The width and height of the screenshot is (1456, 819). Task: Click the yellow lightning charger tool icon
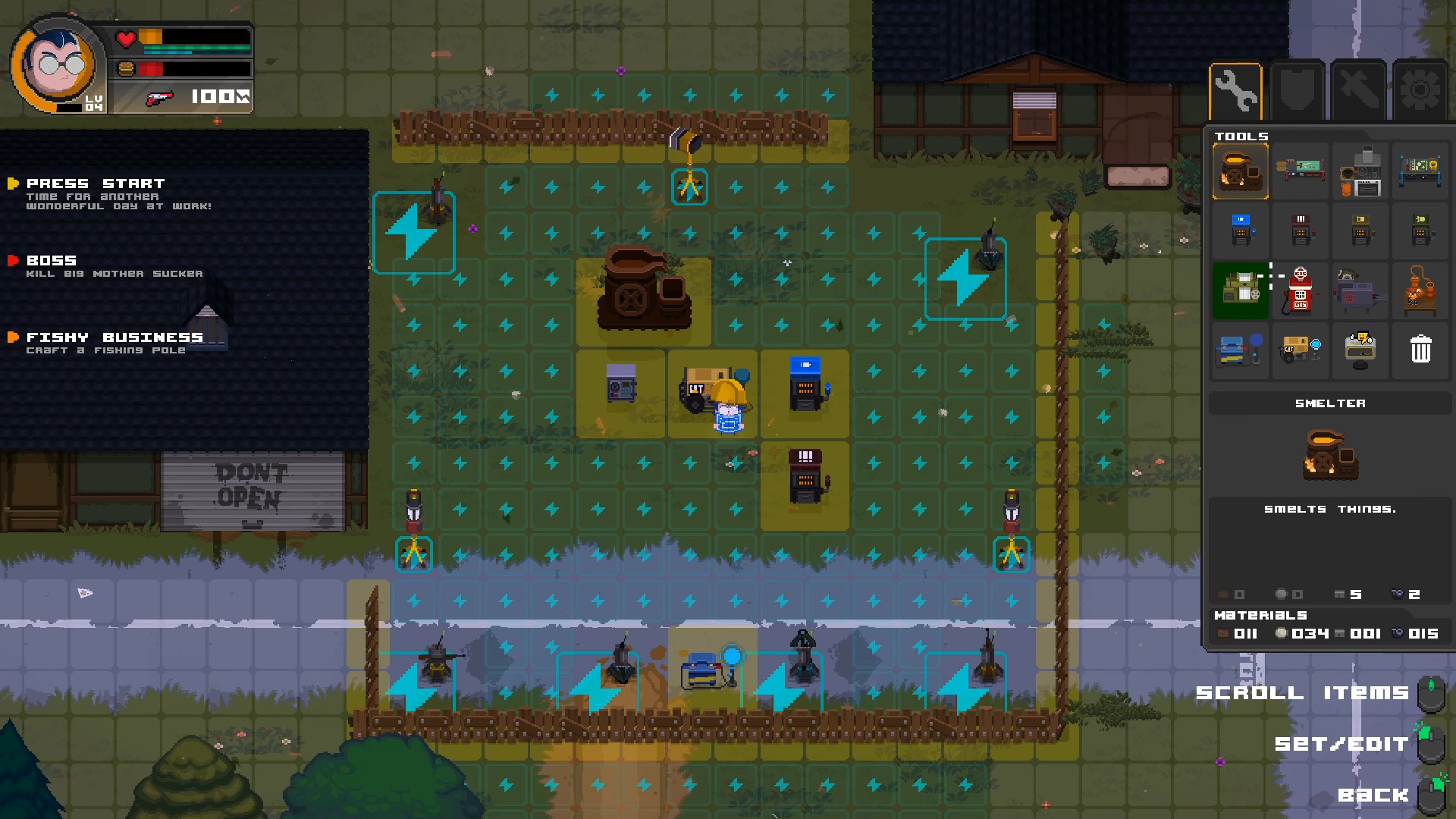point(1360,350)
